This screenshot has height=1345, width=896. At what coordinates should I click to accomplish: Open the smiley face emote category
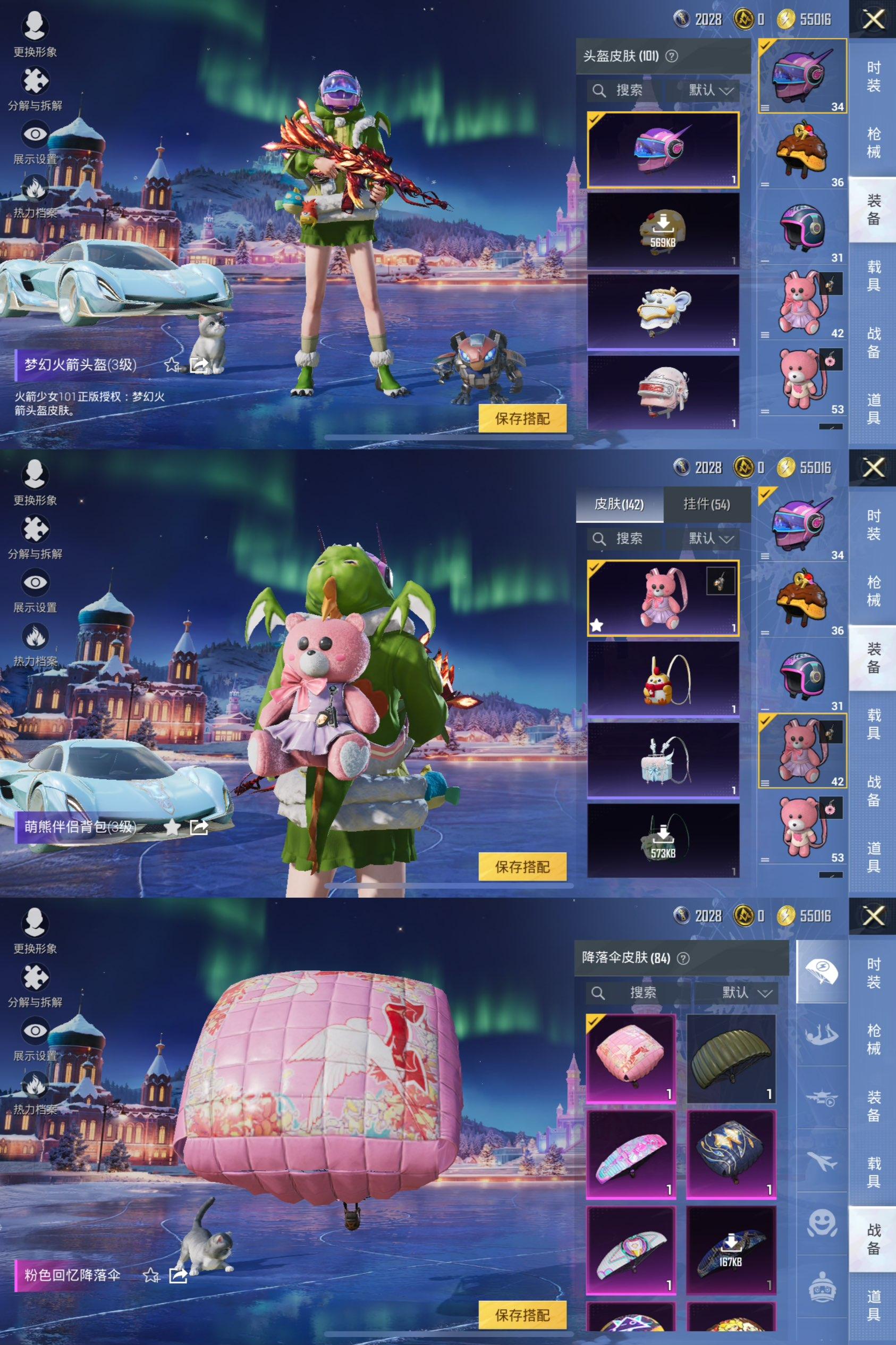pyautogui.click(x=822, y=1224)
